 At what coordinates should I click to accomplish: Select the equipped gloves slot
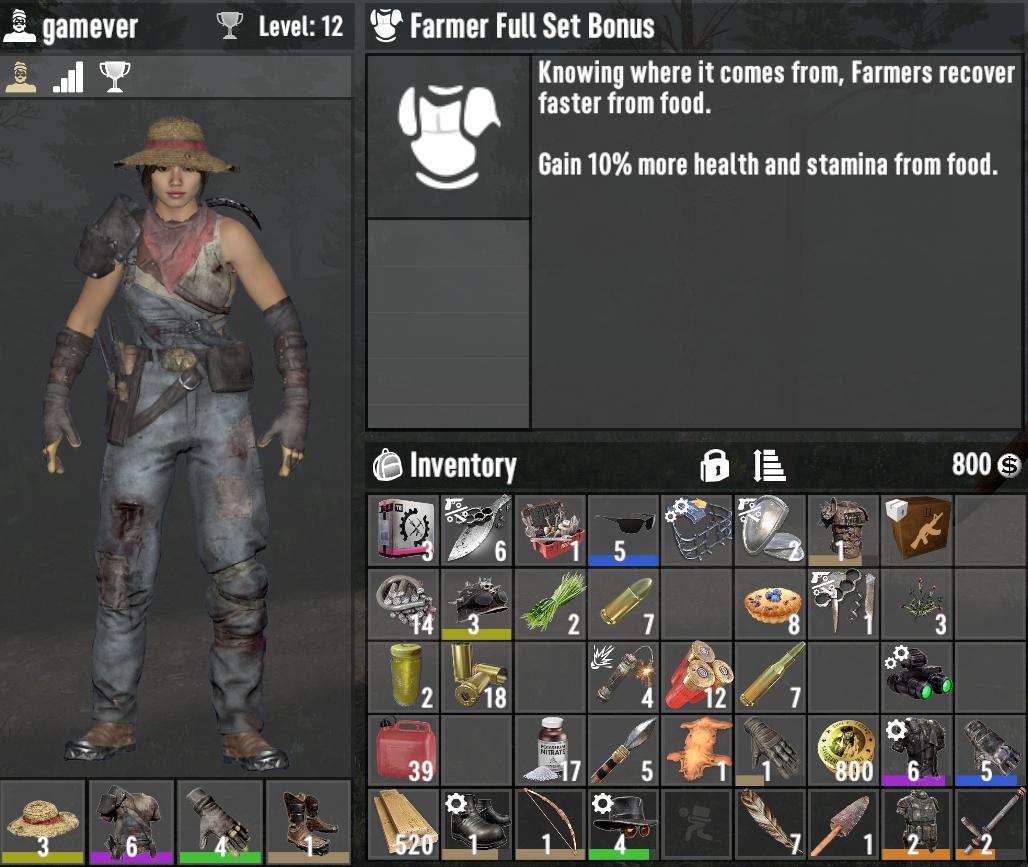[219, 822]
